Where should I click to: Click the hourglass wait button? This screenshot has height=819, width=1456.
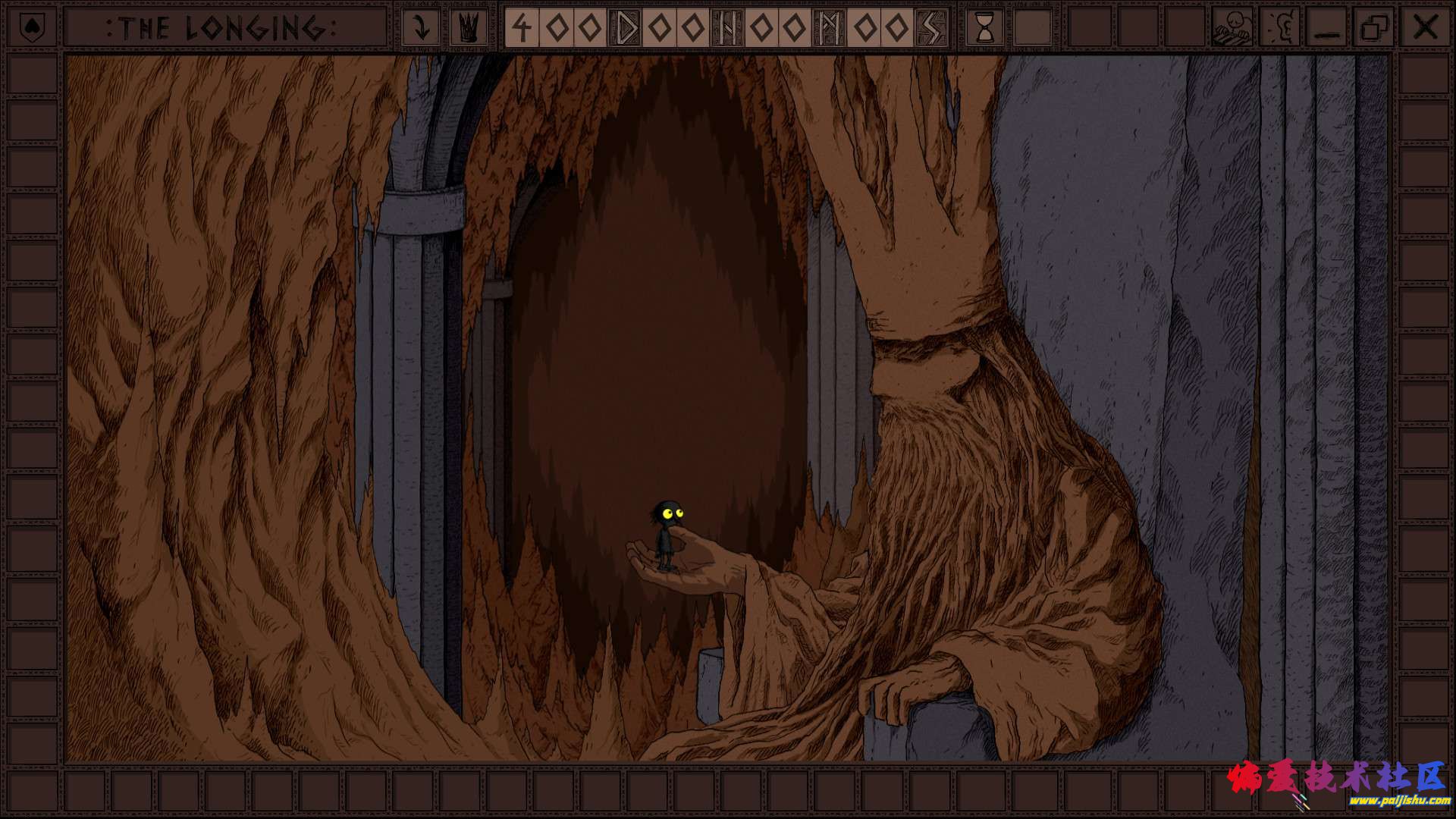tap(985, 28)
